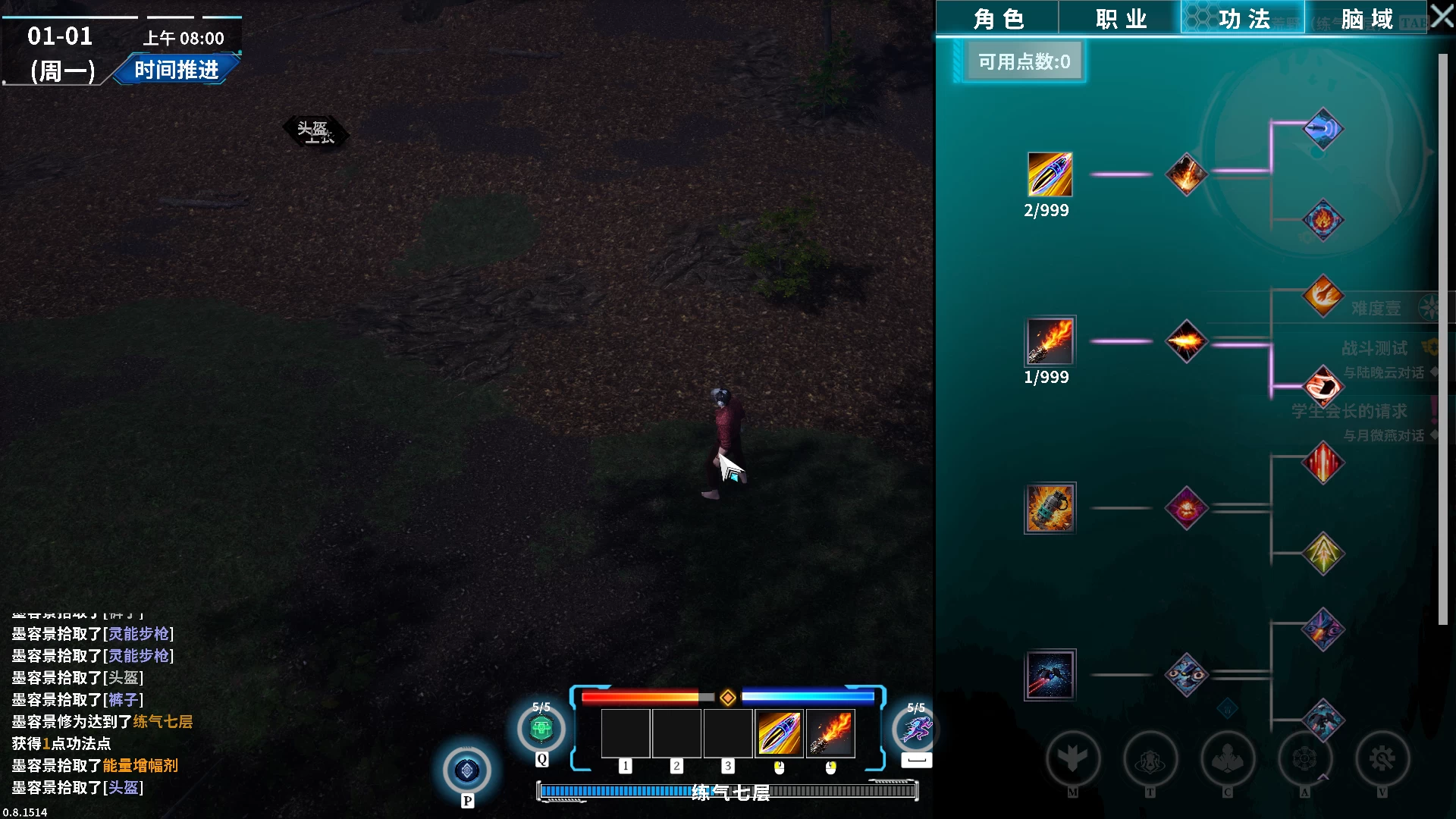
Task: Switch to the 角色 tab
Action: click(998, 19)
